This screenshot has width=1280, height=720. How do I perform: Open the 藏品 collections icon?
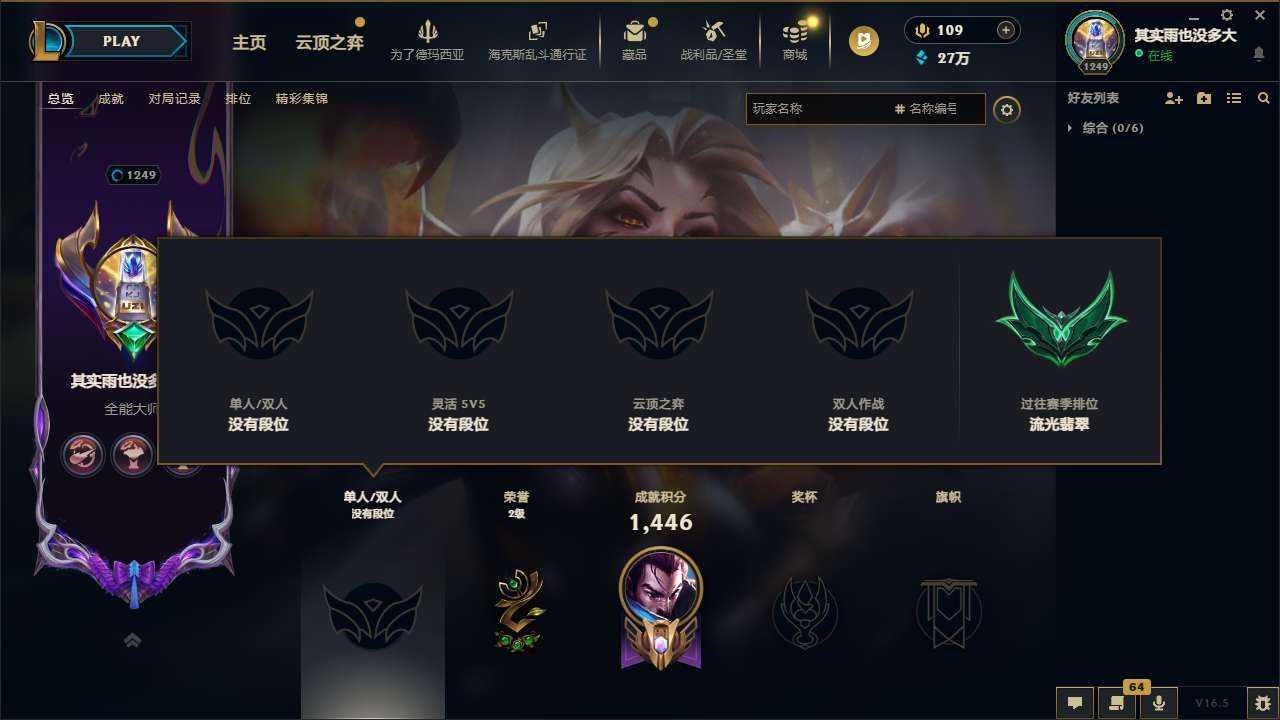click(635, 38)
